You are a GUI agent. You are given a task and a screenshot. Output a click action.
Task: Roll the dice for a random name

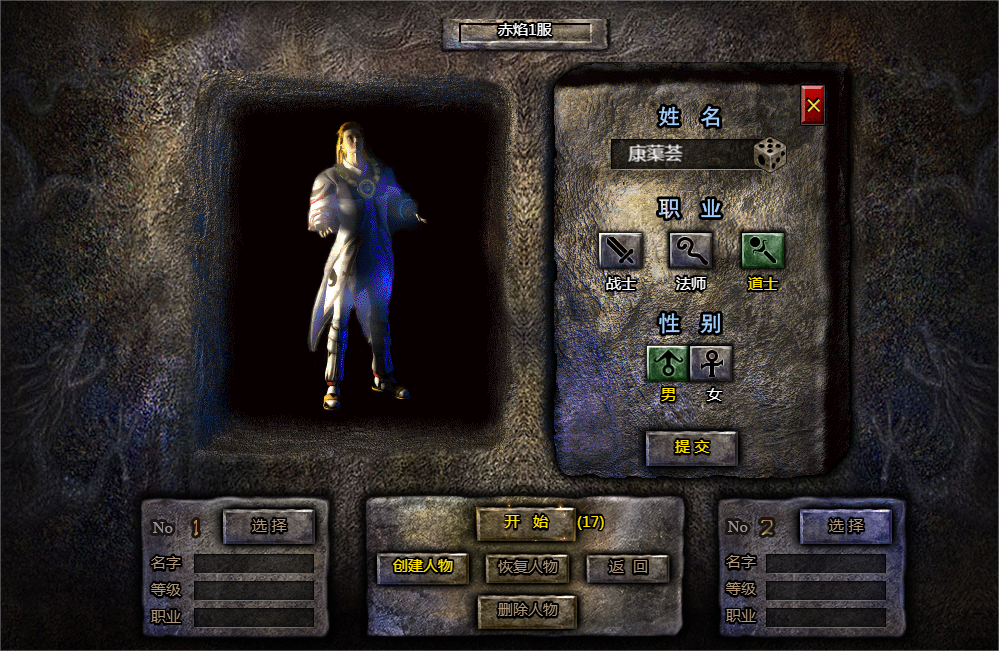pos(770,154)
